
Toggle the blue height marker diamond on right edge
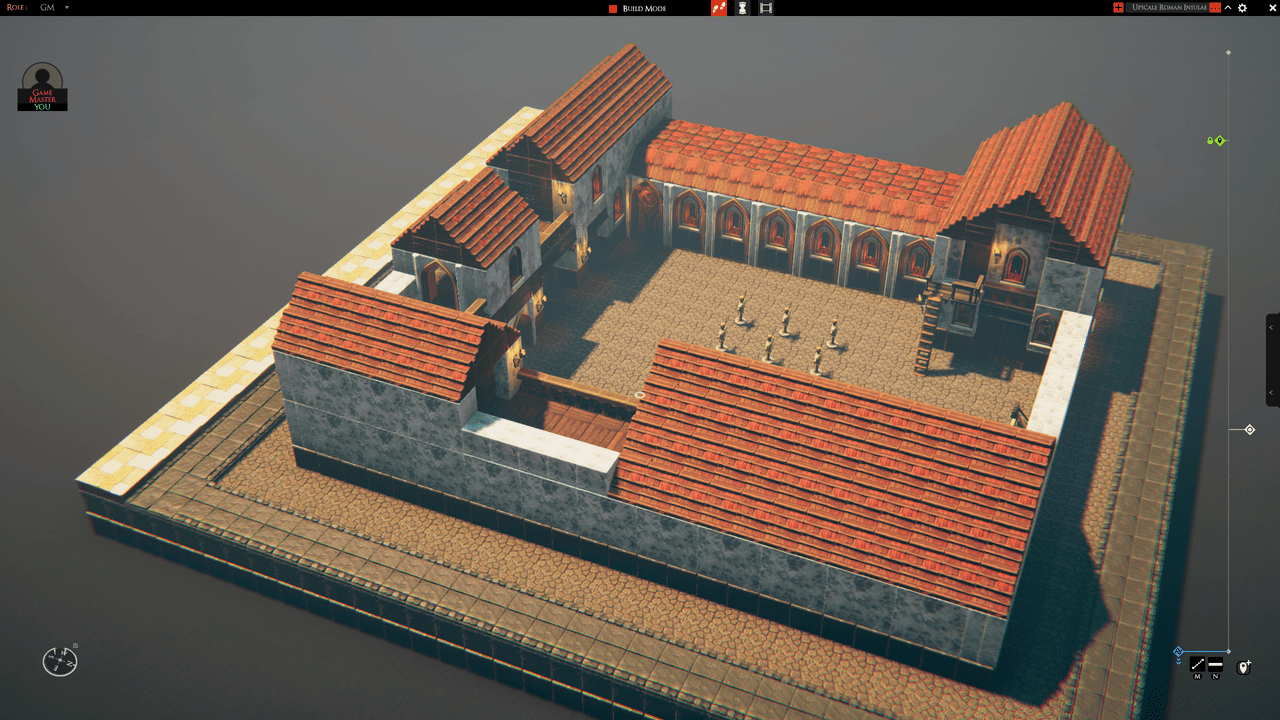(x=1179, y=651)
